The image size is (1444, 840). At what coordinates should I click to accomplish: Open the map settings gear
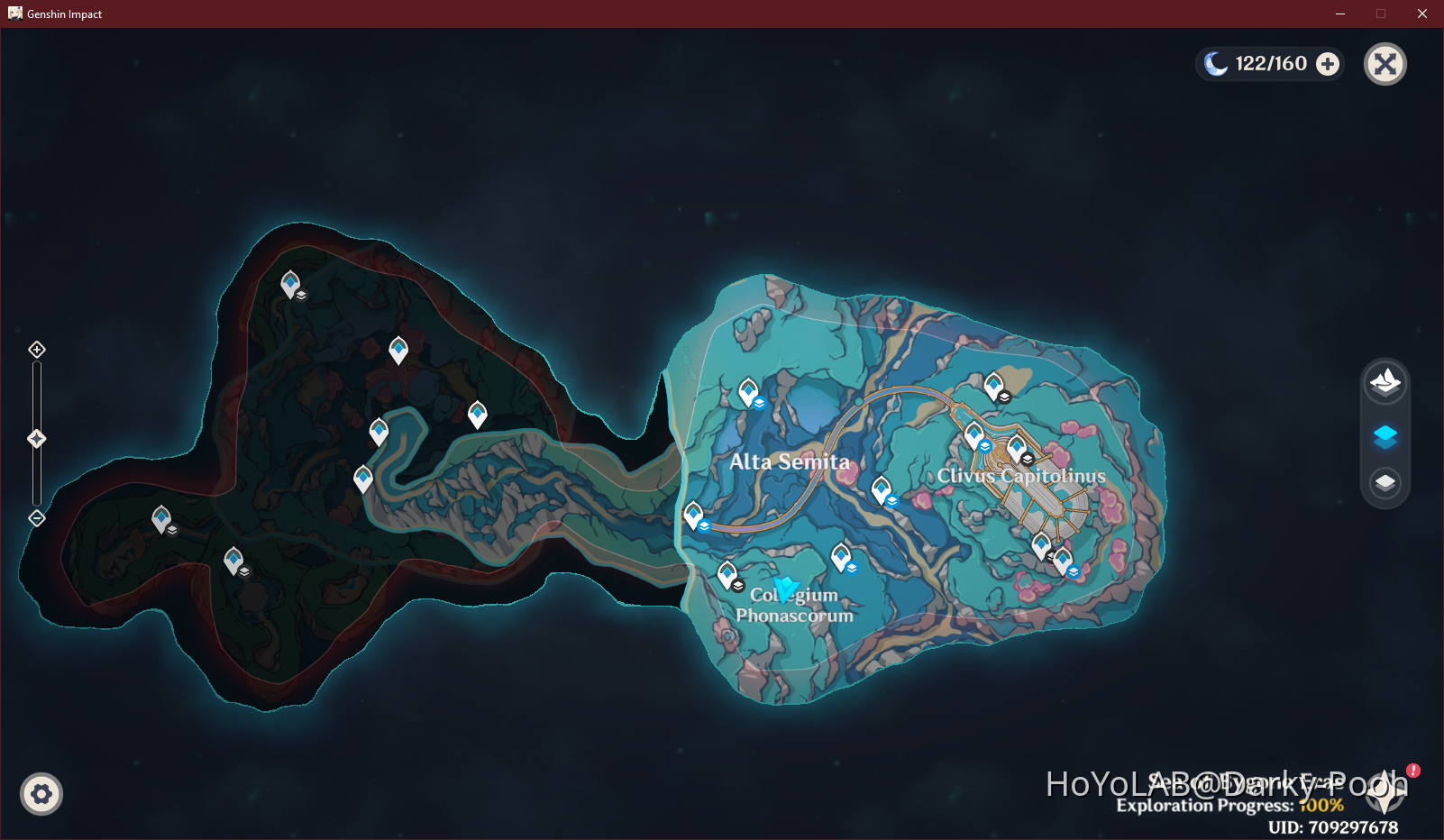(x=41, y=794)
